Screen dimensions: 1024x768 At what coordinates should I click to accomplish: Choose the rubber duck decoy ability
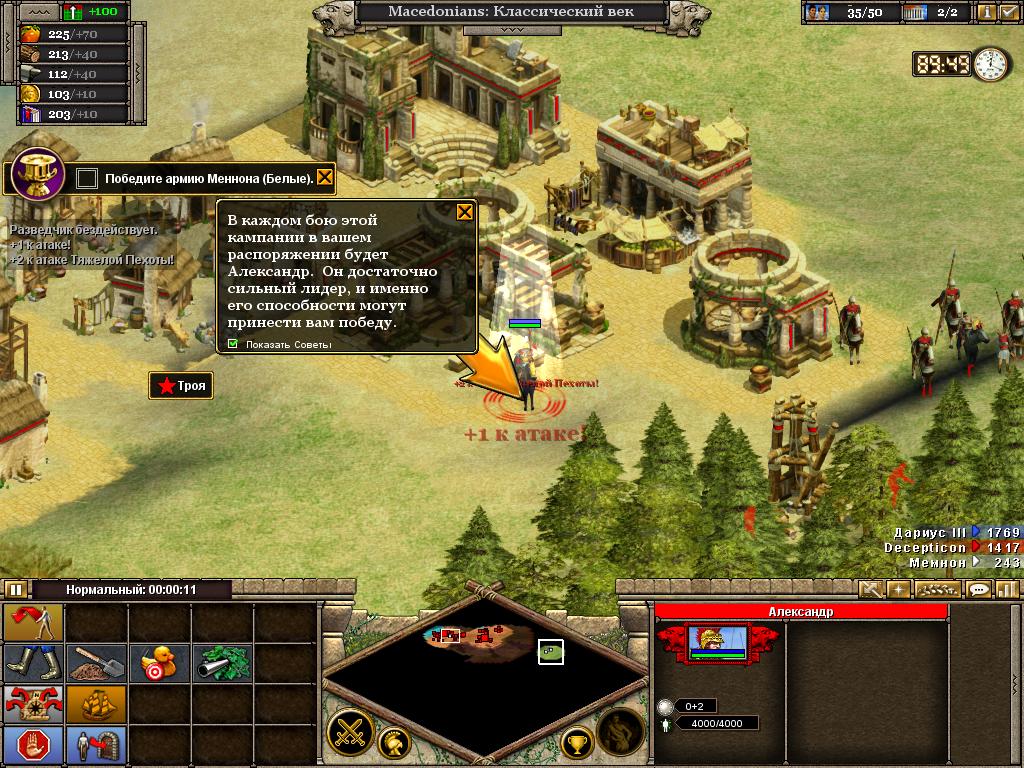(158, 661)
